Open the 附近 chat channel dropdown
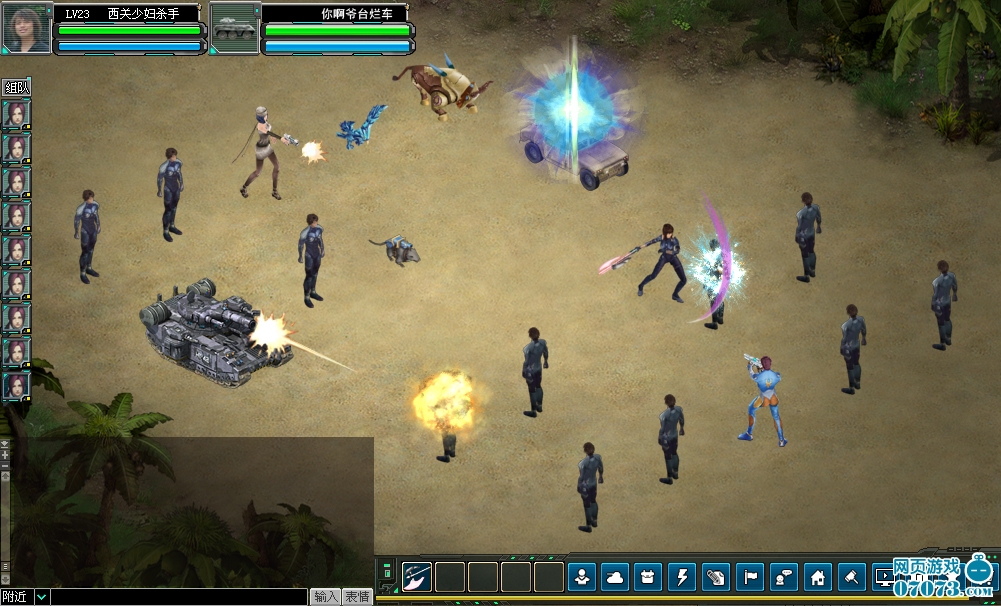This screenshot has height=606, width=1001. 41,597
